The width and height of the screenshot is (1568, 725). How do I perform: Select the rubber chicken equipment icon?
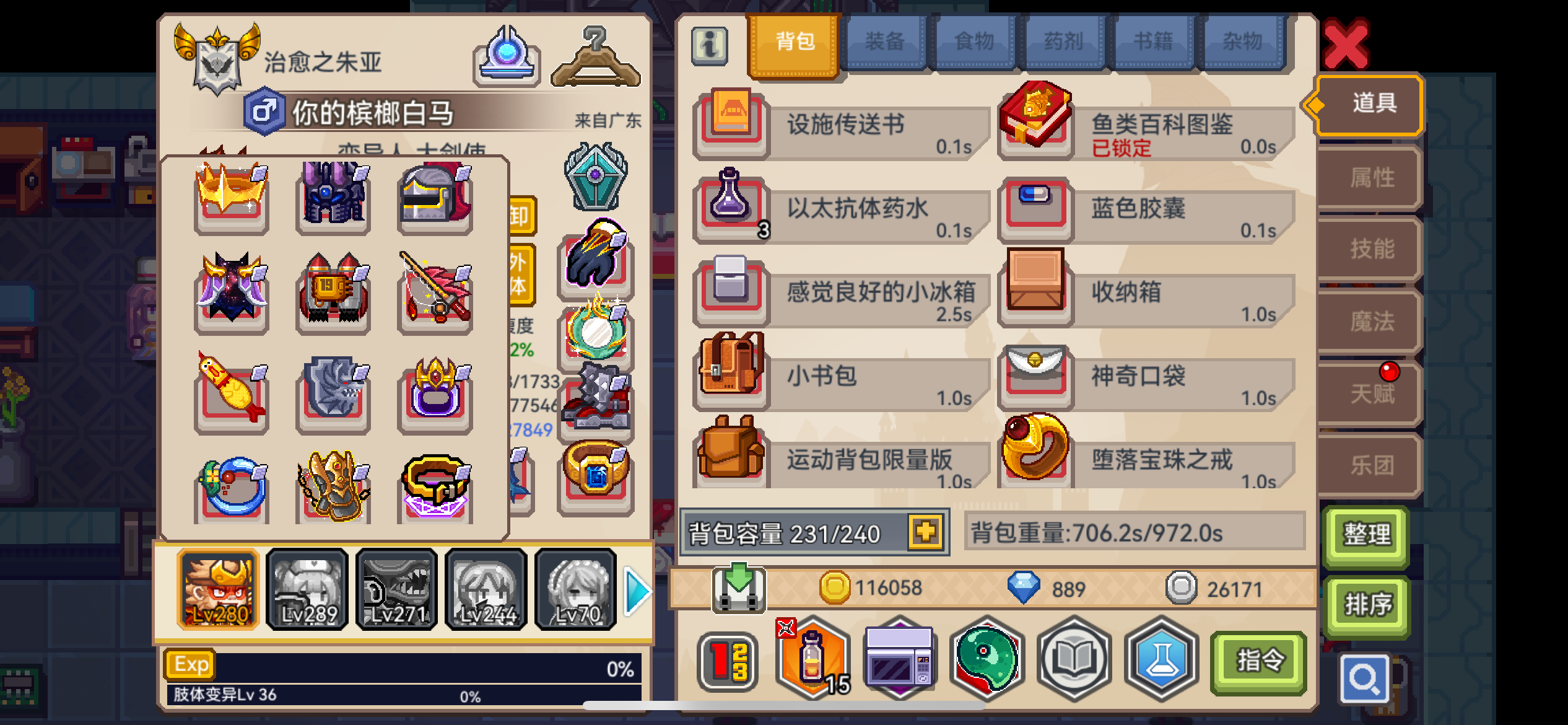coord(232,390)
